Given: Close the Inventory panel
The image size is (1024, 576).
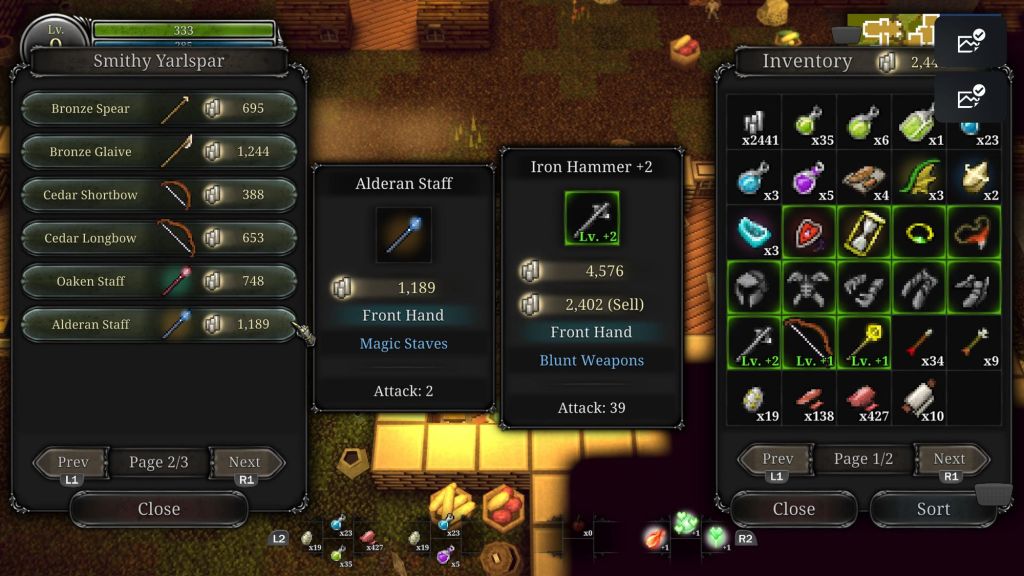Looking at the screenshot, I should [794, 509].
